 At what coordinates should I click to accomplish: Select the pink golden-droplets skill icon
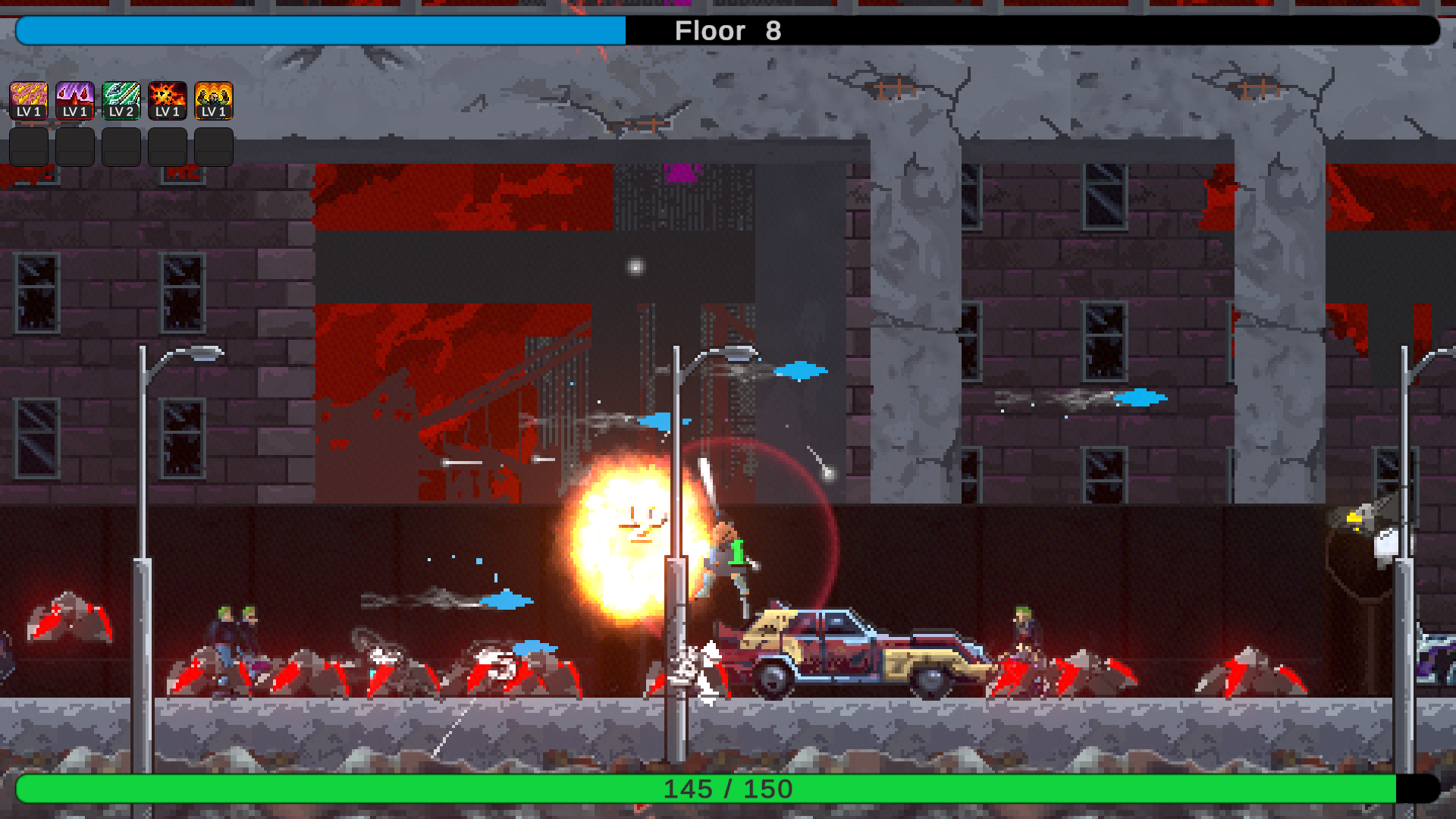29,101
